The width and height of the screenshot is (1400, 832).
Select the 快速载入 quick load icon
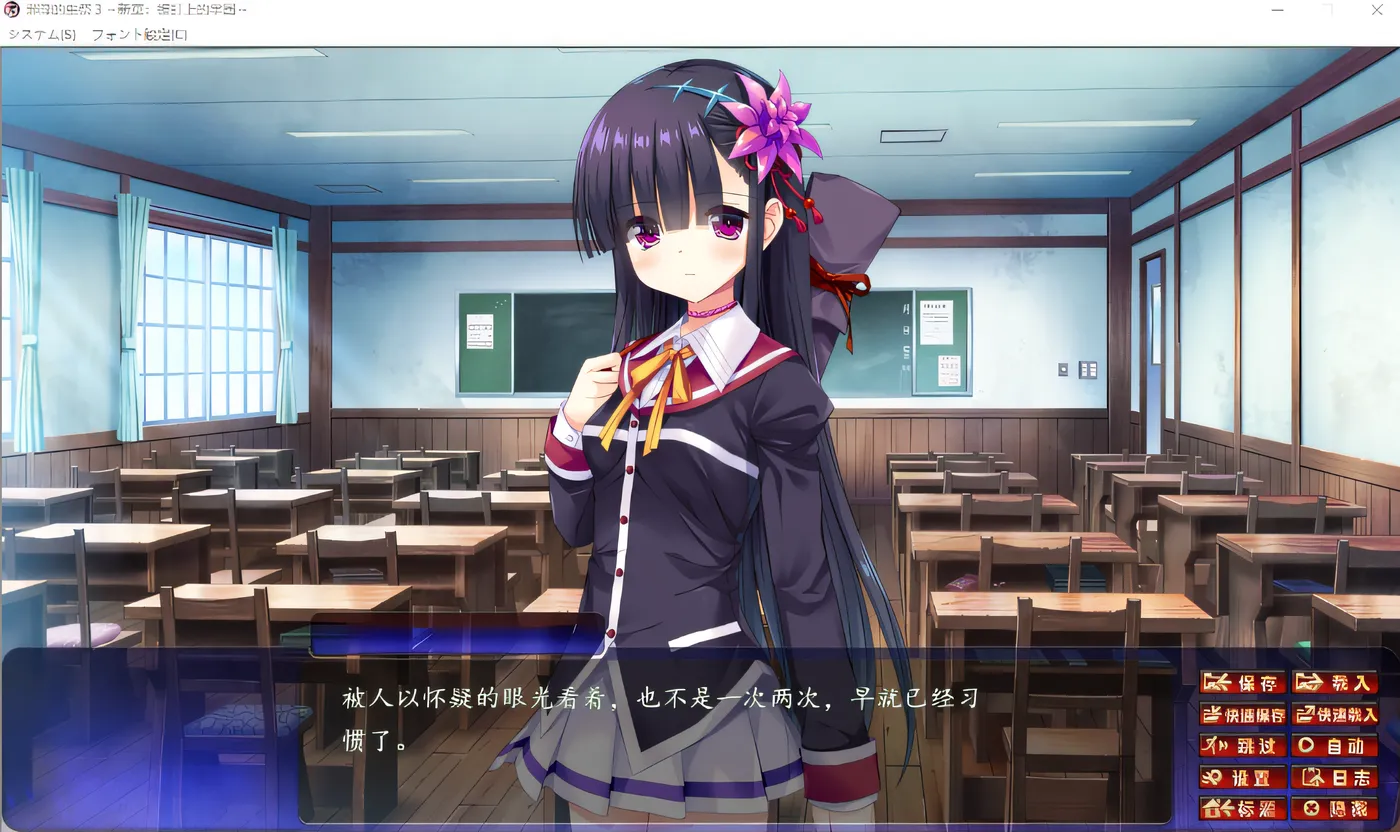[x=1336, y=714]
